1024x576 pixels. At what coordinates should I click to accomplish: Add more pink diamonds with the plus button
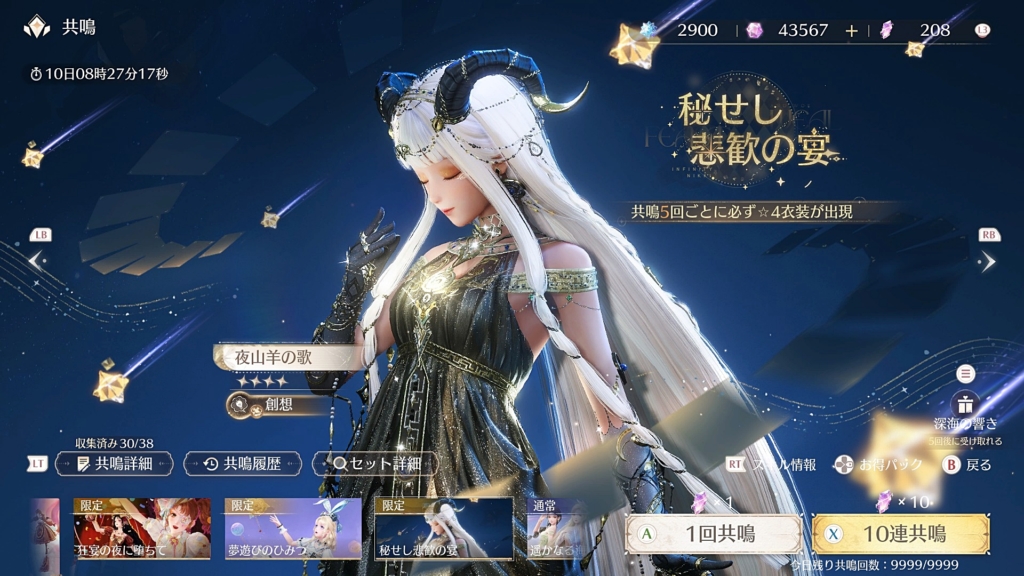[851, 30]
